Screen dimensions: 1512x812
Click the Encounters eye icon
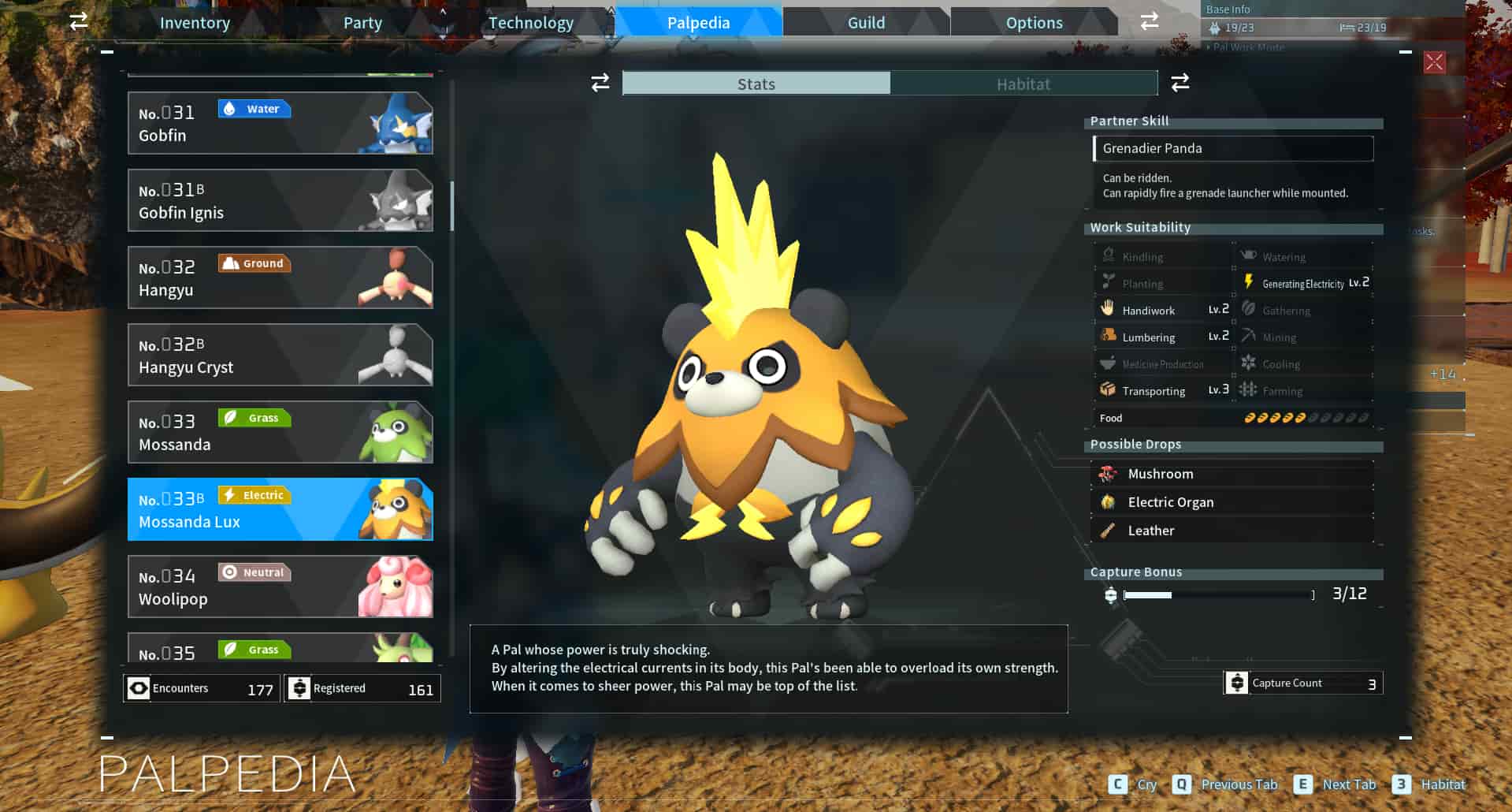coord(139,687)
